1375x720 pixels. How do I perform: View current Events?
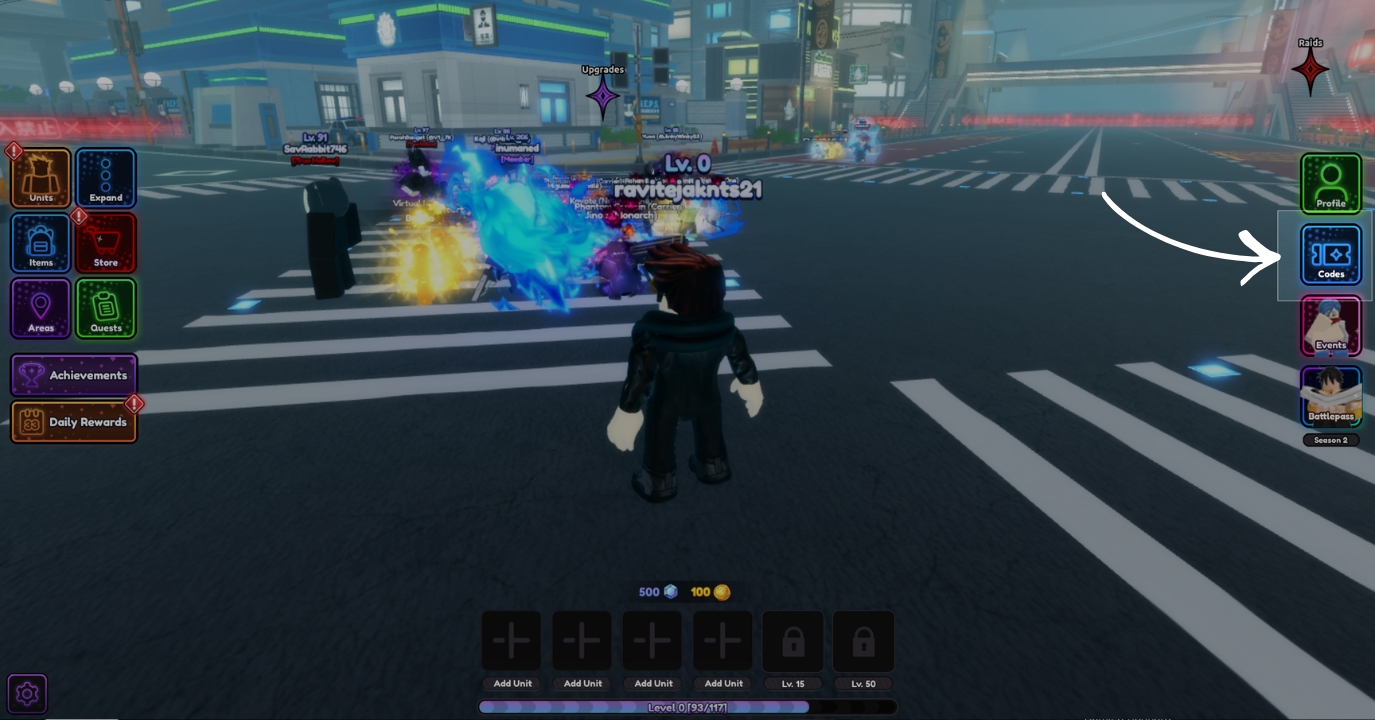coord(1331,325)
